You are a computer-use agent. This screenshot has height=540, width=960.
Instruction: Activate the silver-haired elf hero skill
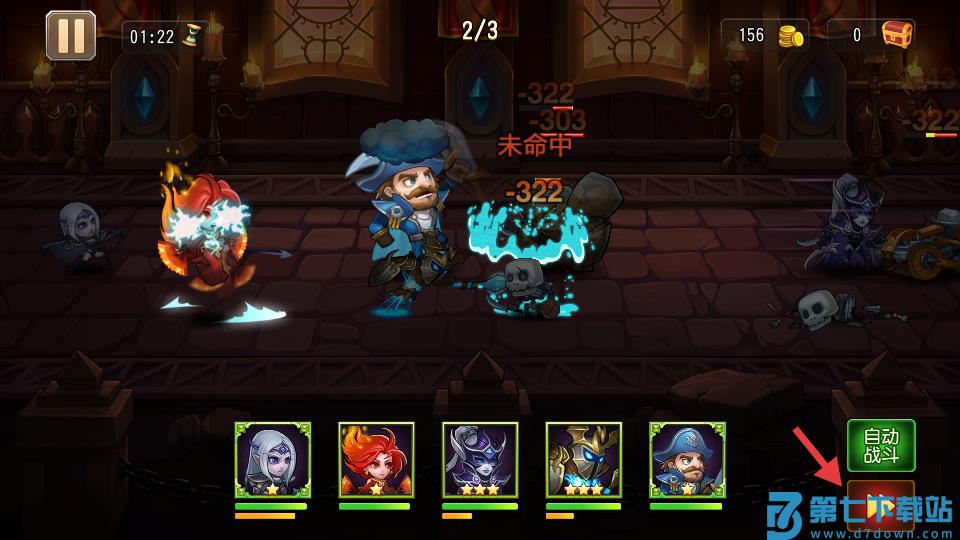pos(273,460)
